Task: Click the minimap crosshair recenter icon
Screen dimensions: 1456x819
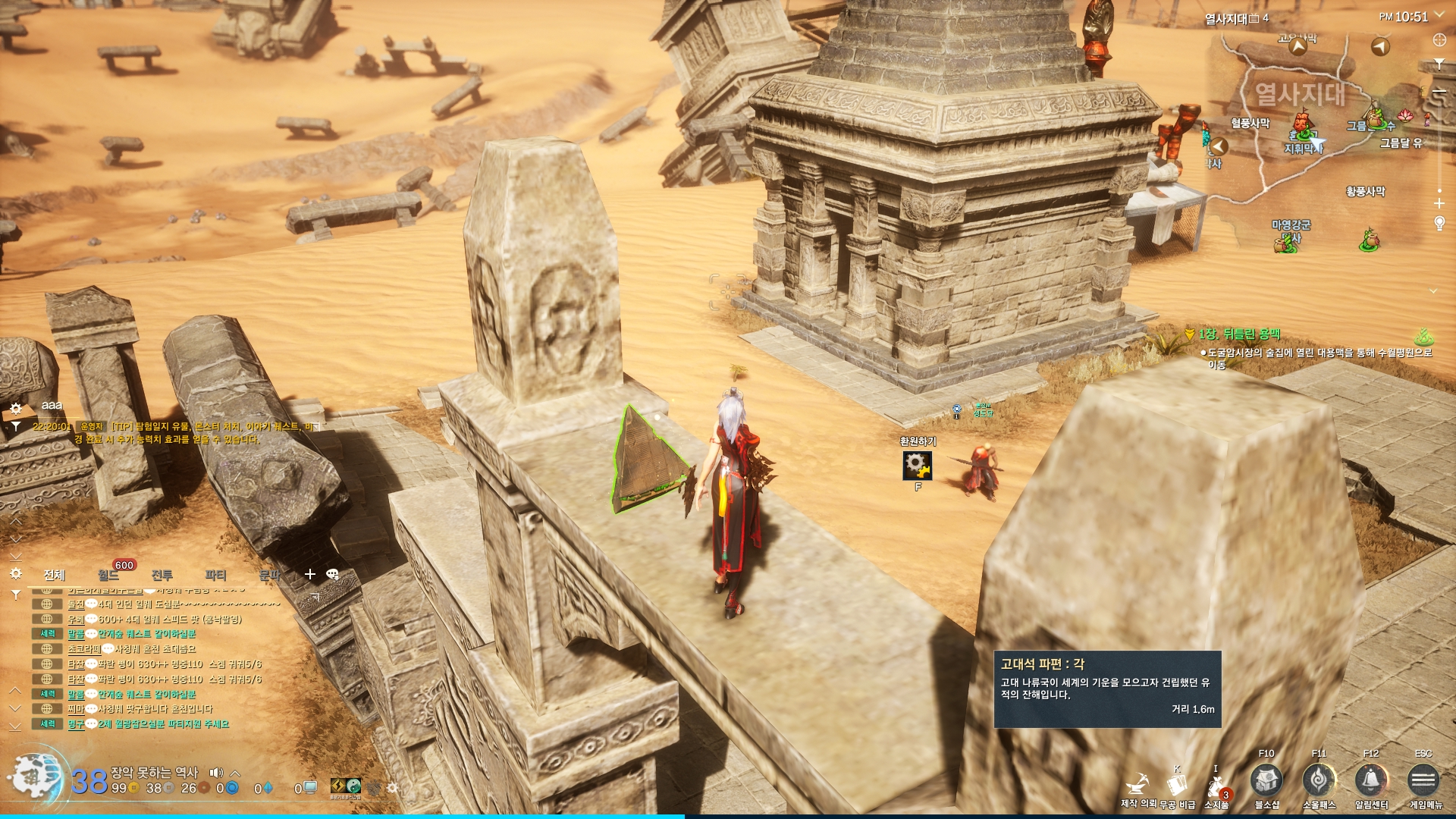Action: [x=1439, y=39]
